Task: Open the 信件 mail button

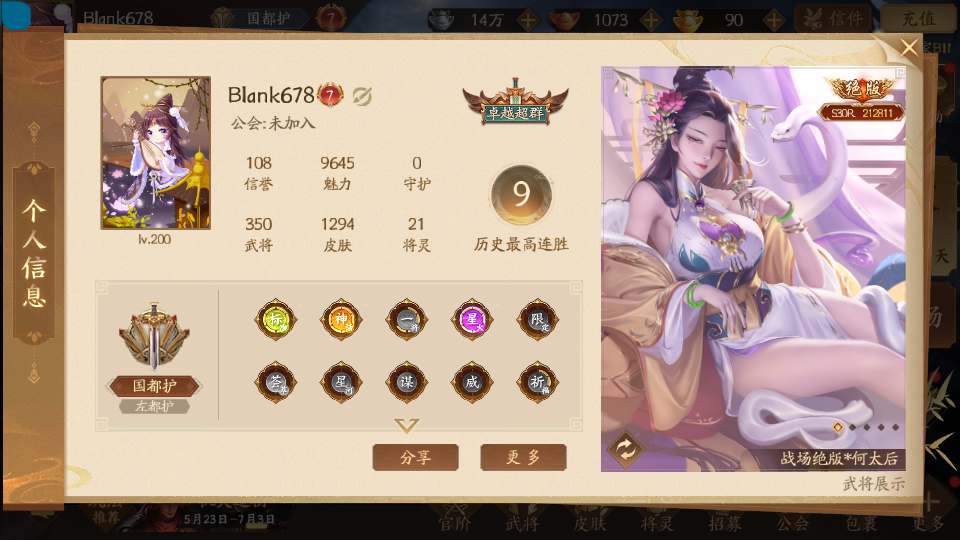Action: coord(835,18)
